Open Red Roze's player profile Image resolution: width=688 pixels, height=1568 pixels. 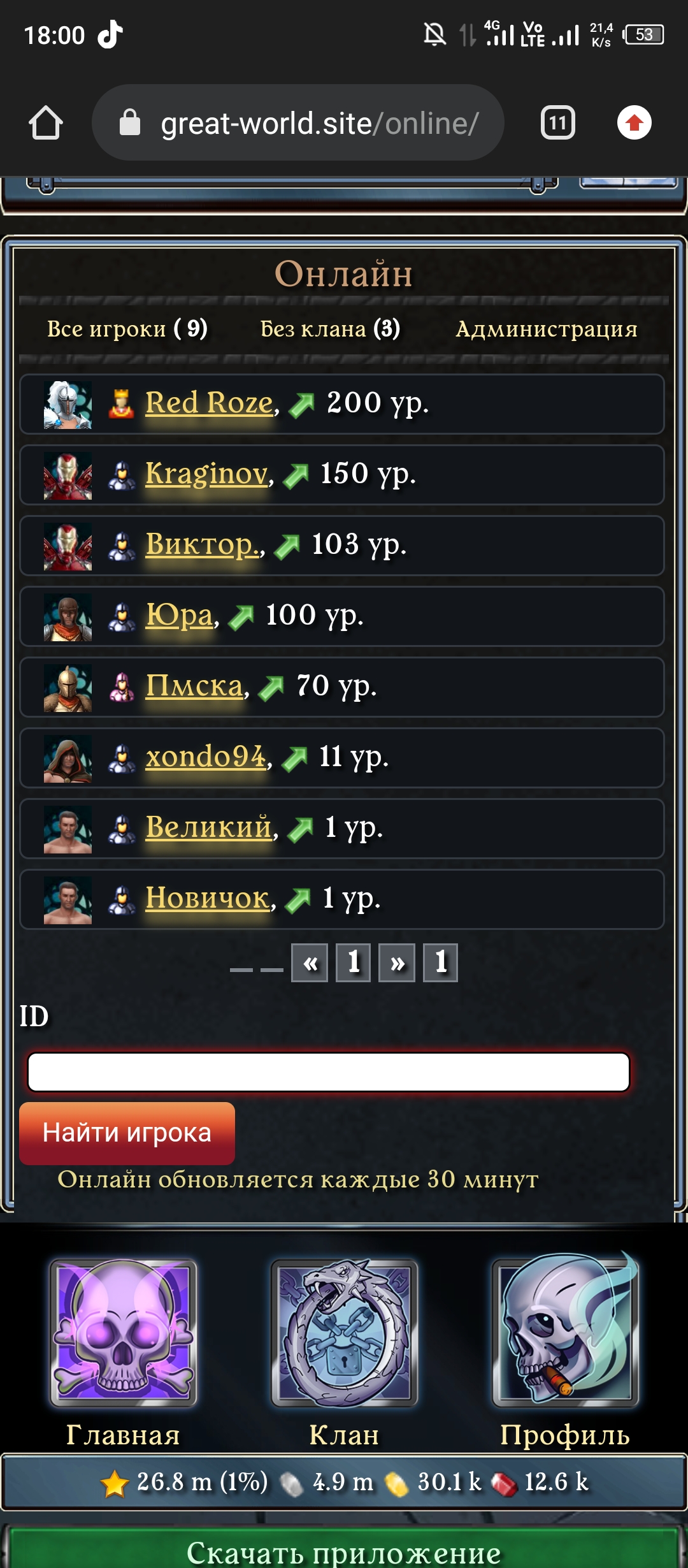pyautogui.click(x=209, y=403)
